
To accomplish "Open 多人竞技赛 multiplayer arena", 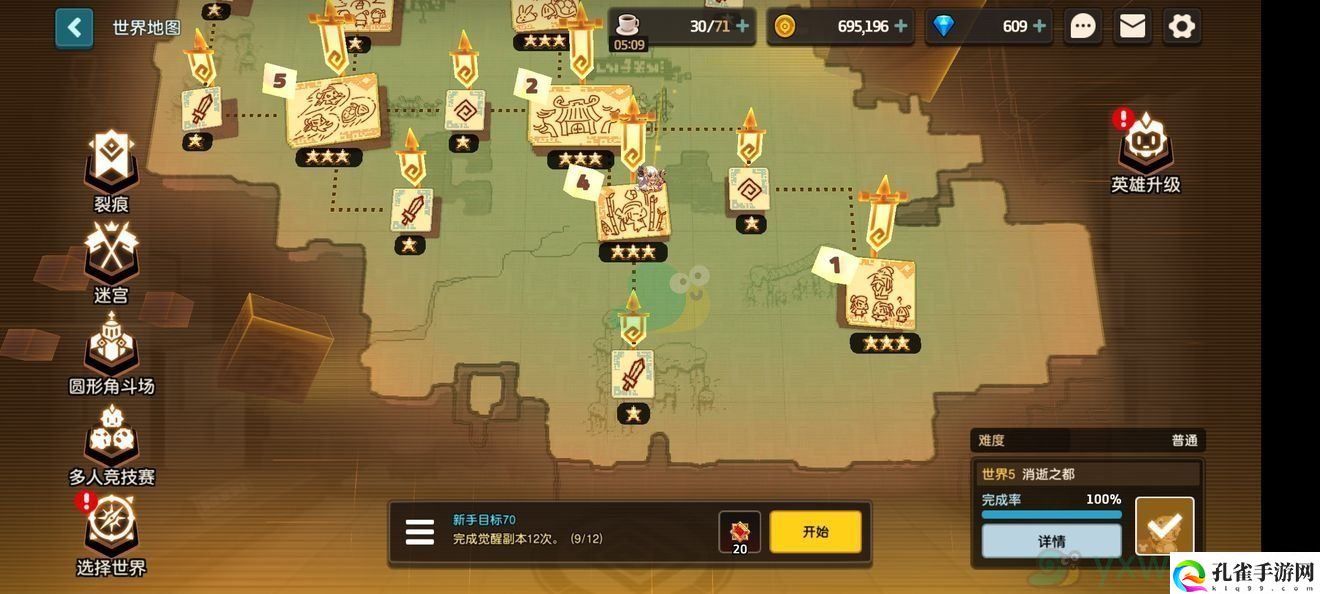I will coord(111,438).
